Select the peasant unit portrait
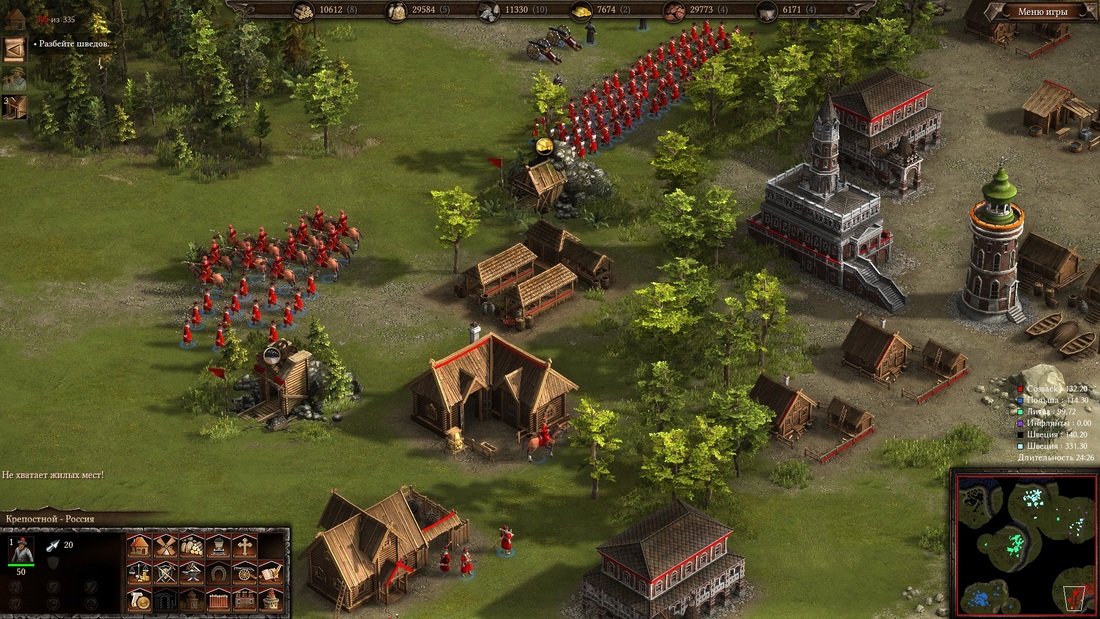Image resolution: width=1100 pixels, height=619 pixels. point(21,549)
